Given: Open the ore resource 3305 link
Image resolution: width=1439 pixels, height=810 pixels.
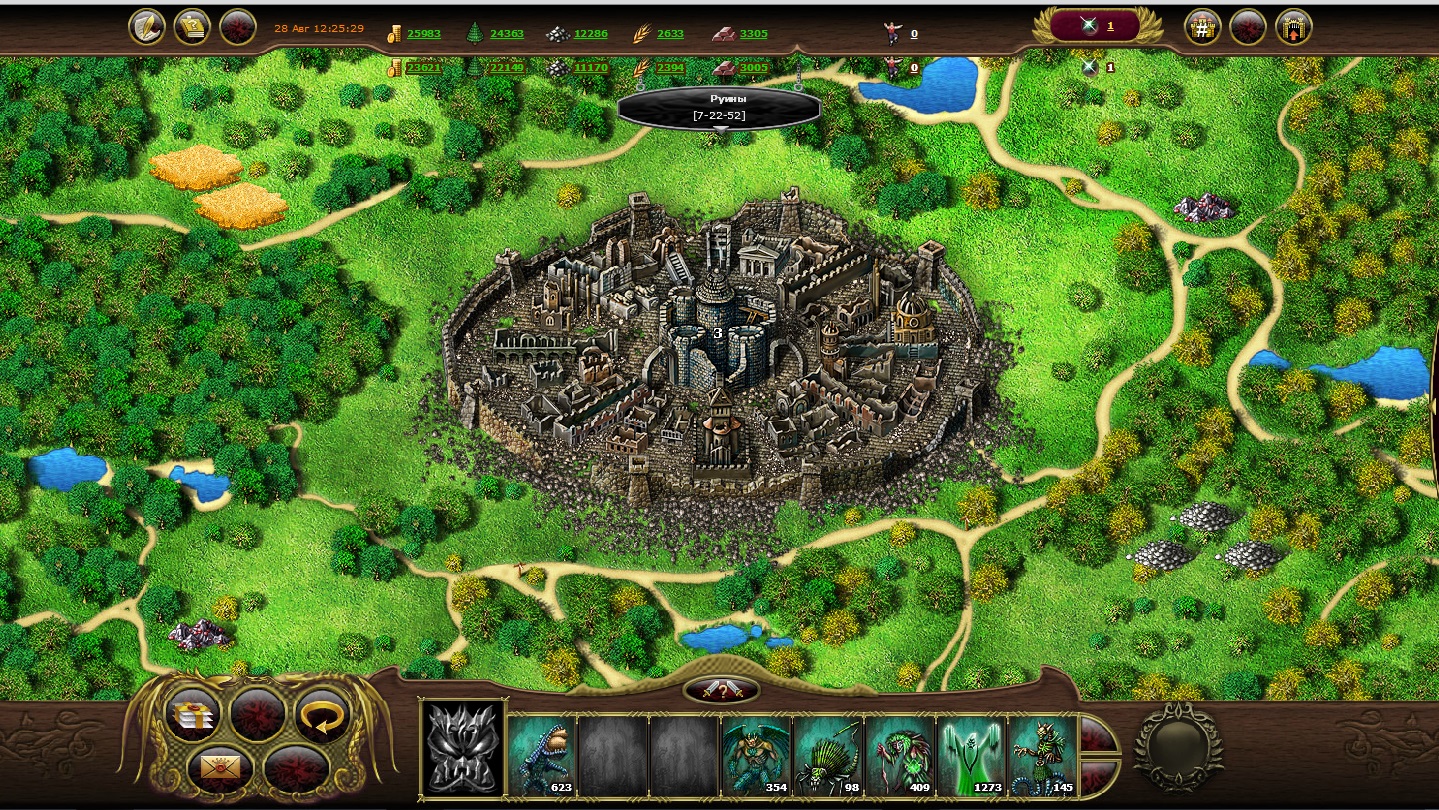Looking at the screenshot, I should point(754,34).
